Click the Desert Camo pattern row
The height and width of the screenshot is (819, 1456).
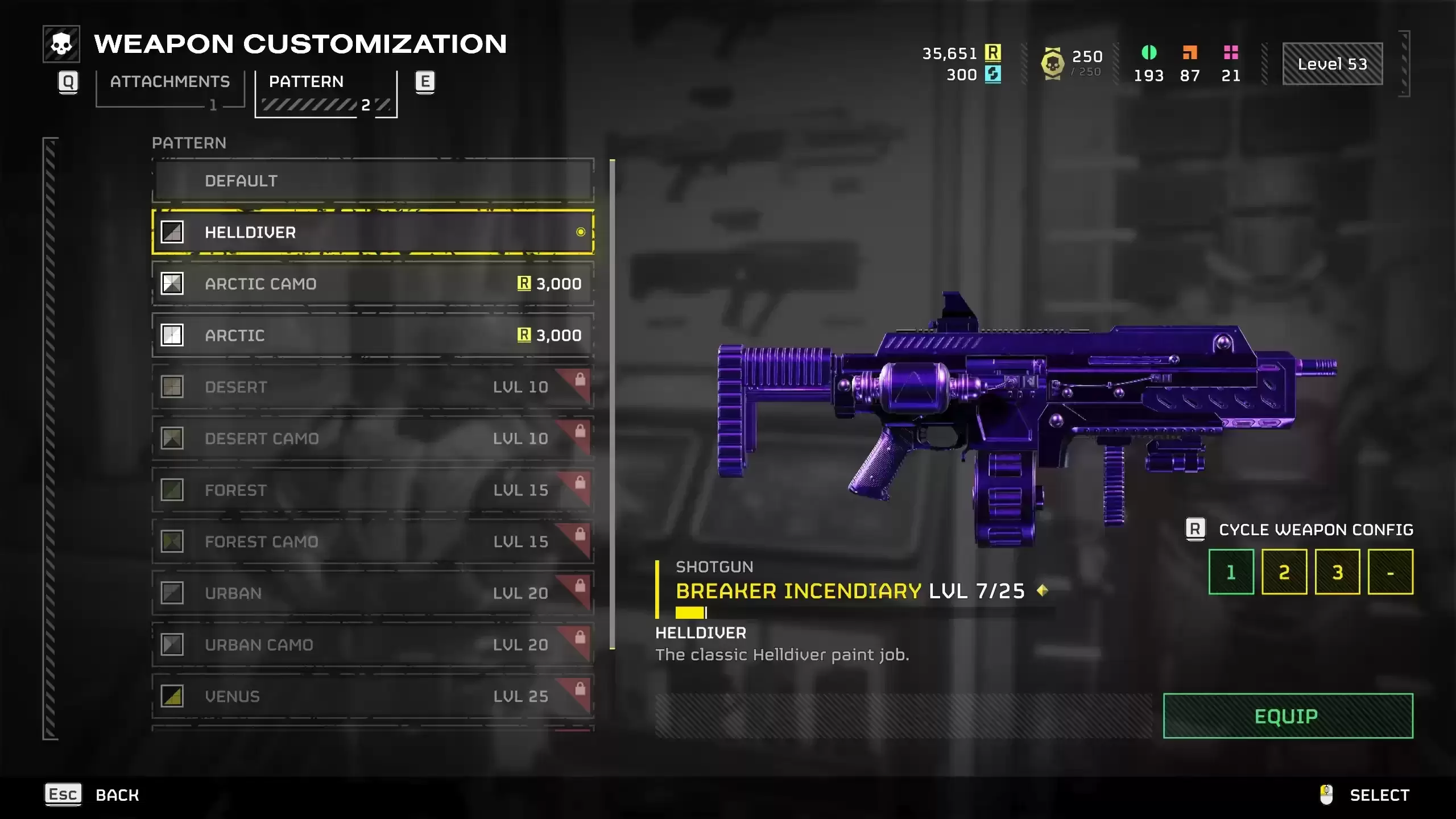pyautogui.click(x=373, y=439)
